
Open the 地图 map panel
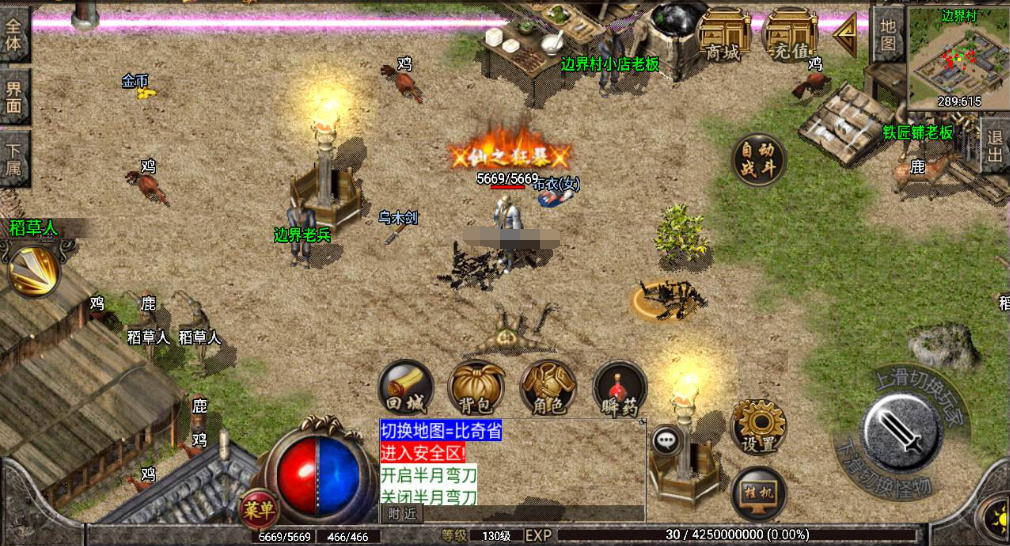(x=888, y=35)
